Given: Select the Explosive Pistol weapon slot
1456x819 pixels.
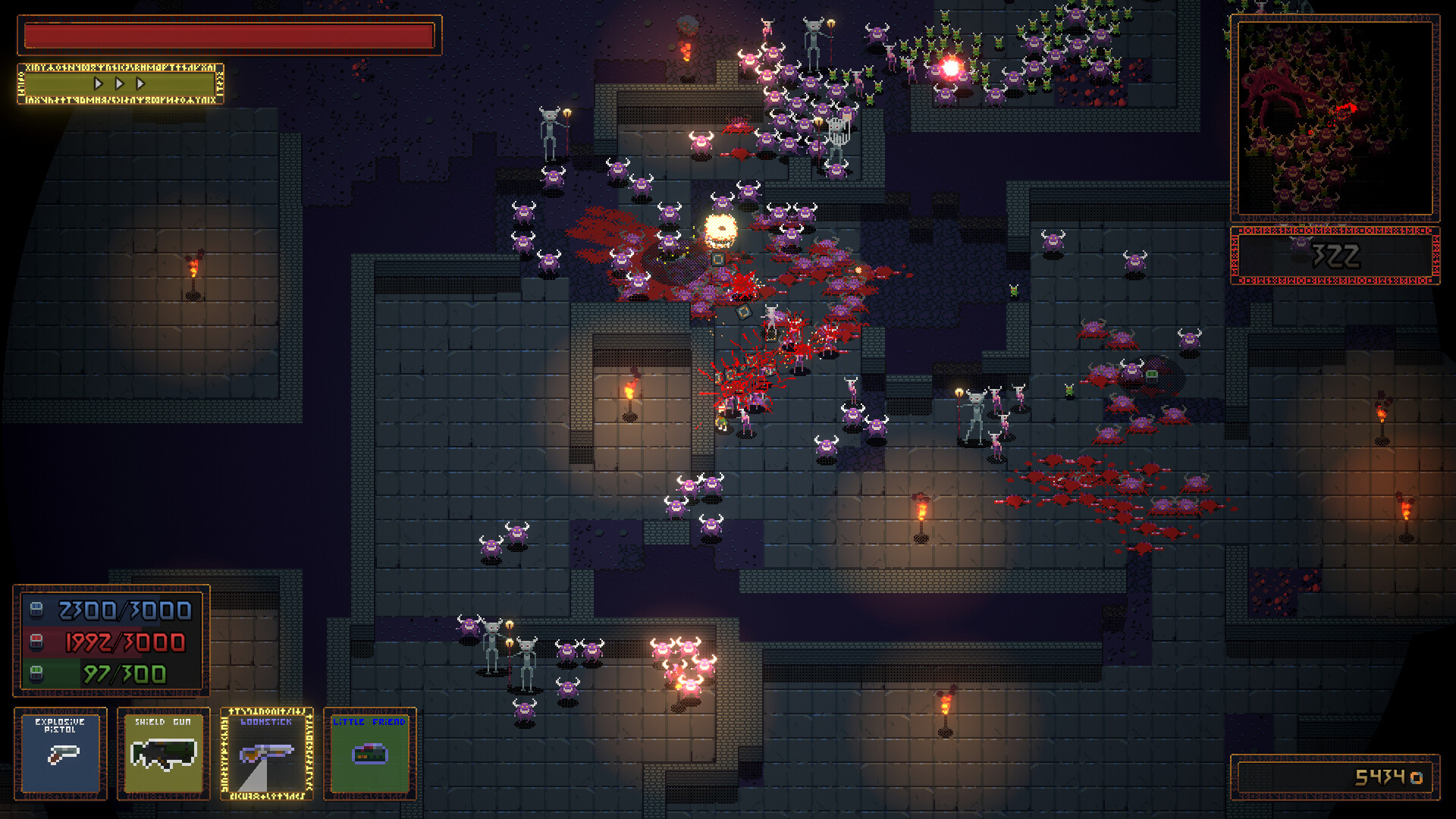Looking at the screenshot, I should coord(61,755).
